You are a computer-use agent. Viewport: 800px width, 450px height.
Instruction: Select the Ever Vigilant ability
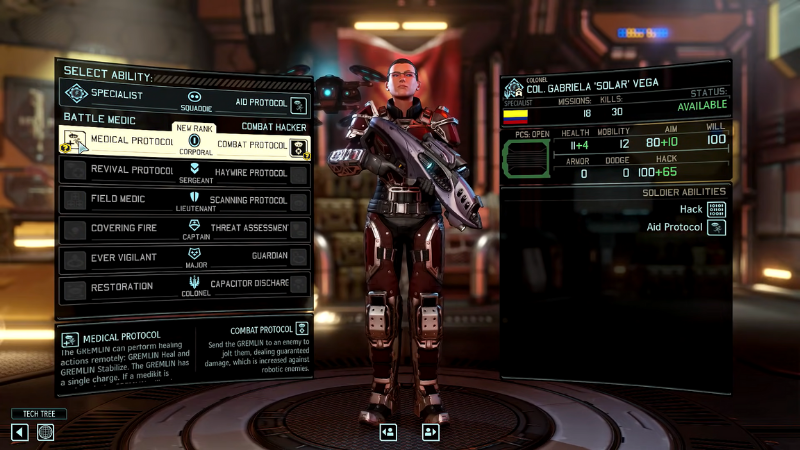(118, 258)
